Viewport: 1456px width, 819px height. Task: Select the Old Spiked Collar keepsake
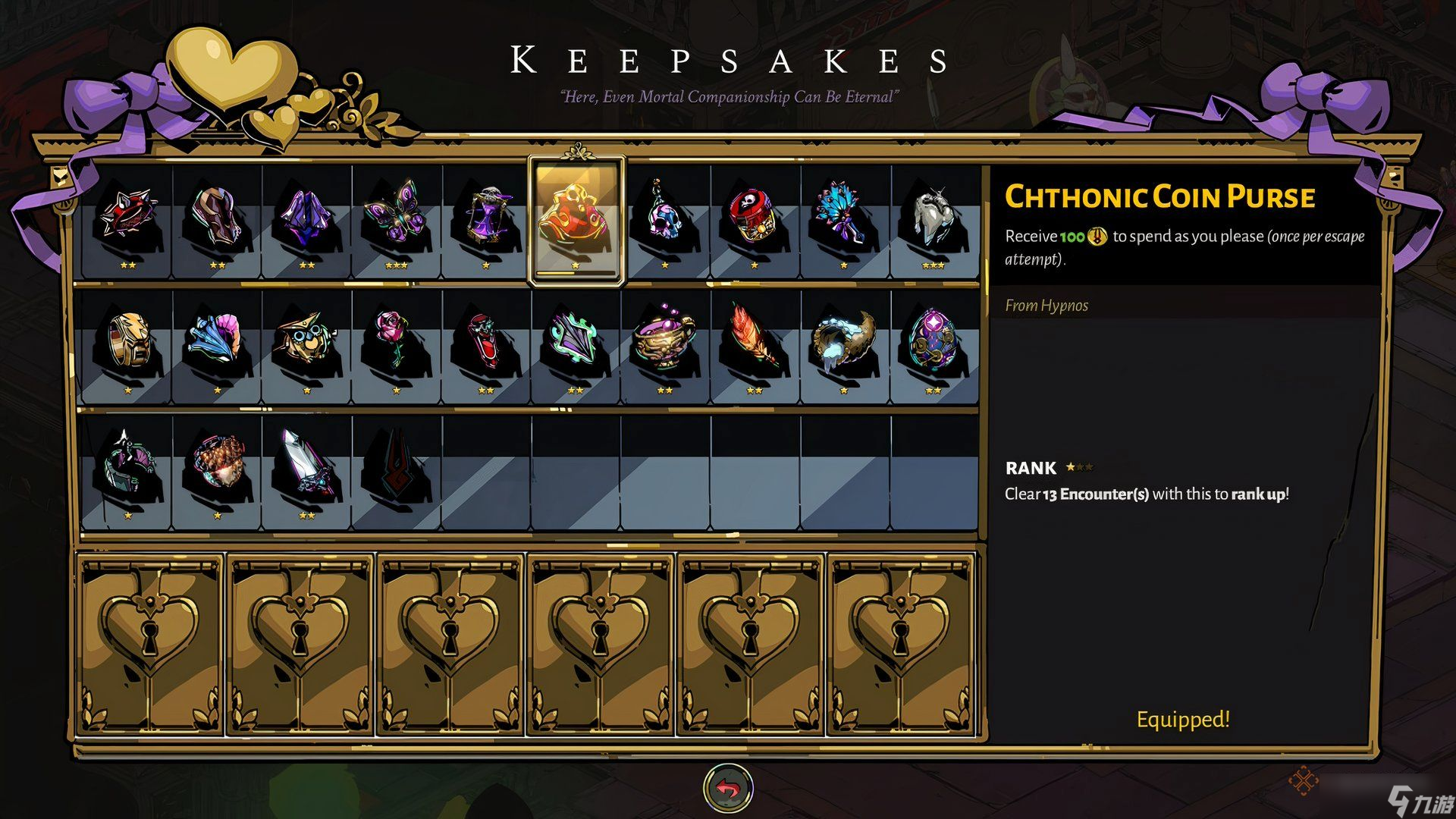tap(127, 218)
